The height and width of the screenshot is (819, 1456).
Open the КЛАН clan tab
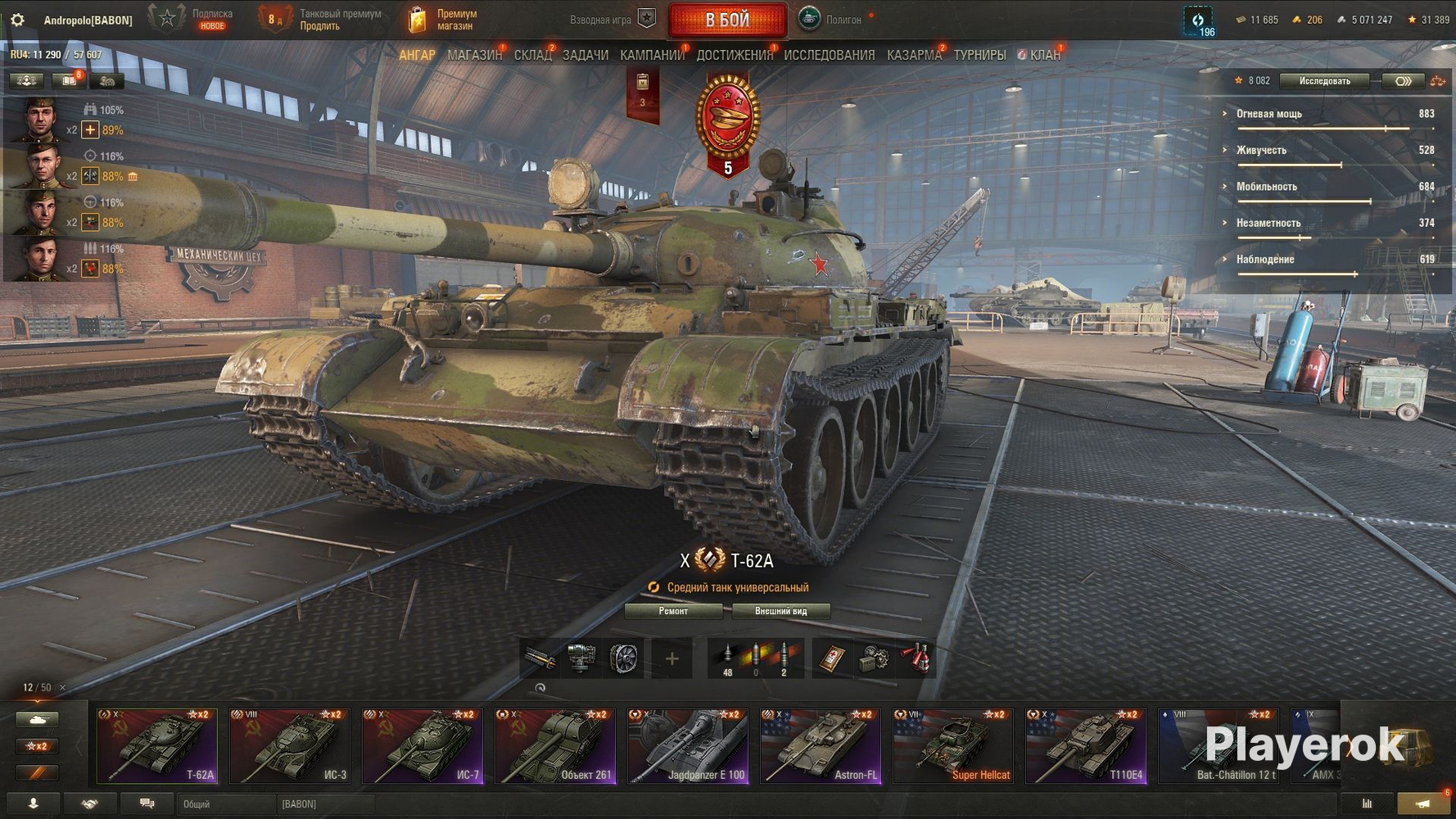point(1044,55)
